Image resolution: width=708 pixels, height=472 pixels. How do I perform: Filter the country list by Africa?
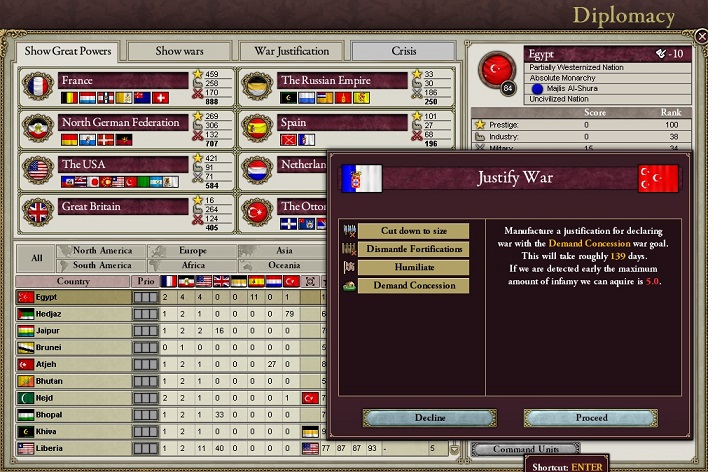tap(192, 266)
